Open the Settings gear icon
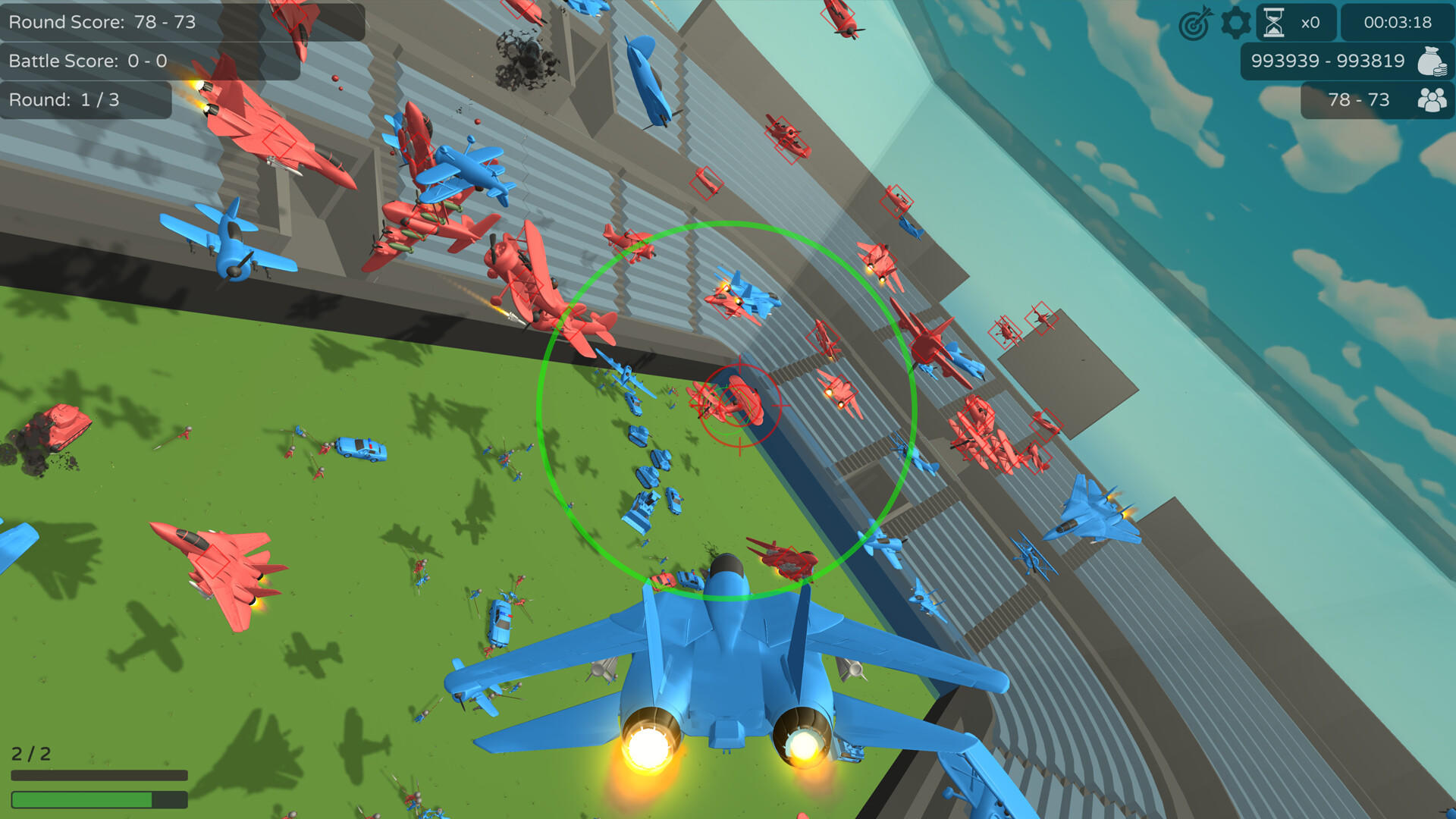The image size is (1456, 819). click(x=1236, y=22)
